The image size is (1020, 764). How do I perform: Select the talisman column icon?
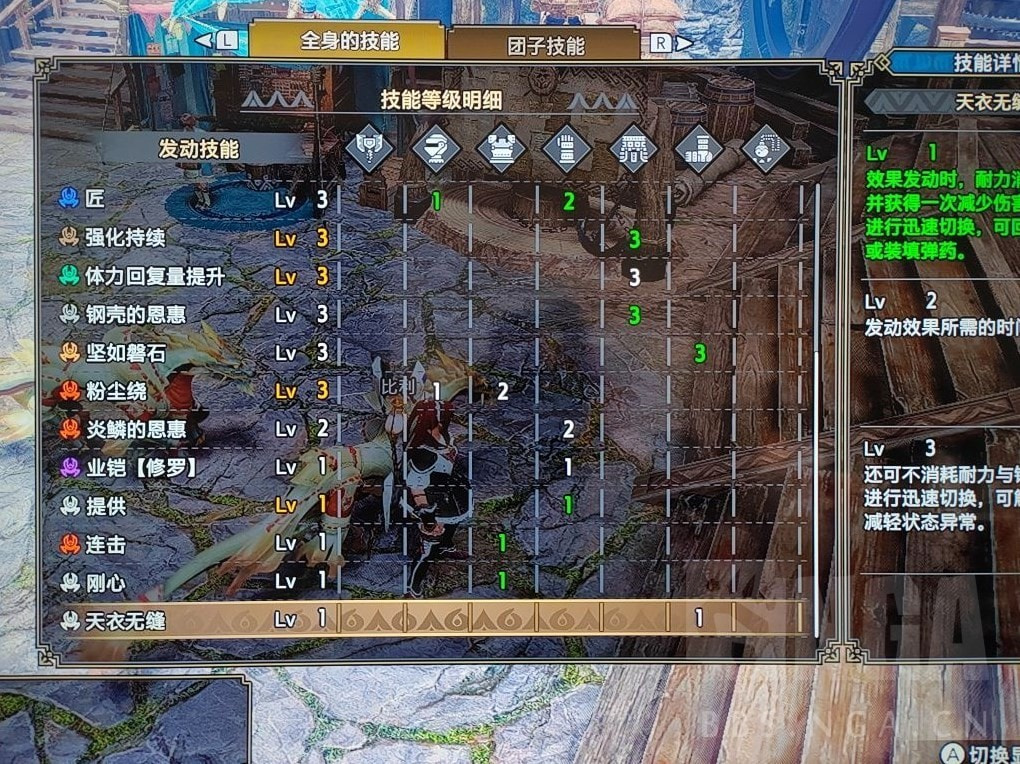(x=766, y=150)
